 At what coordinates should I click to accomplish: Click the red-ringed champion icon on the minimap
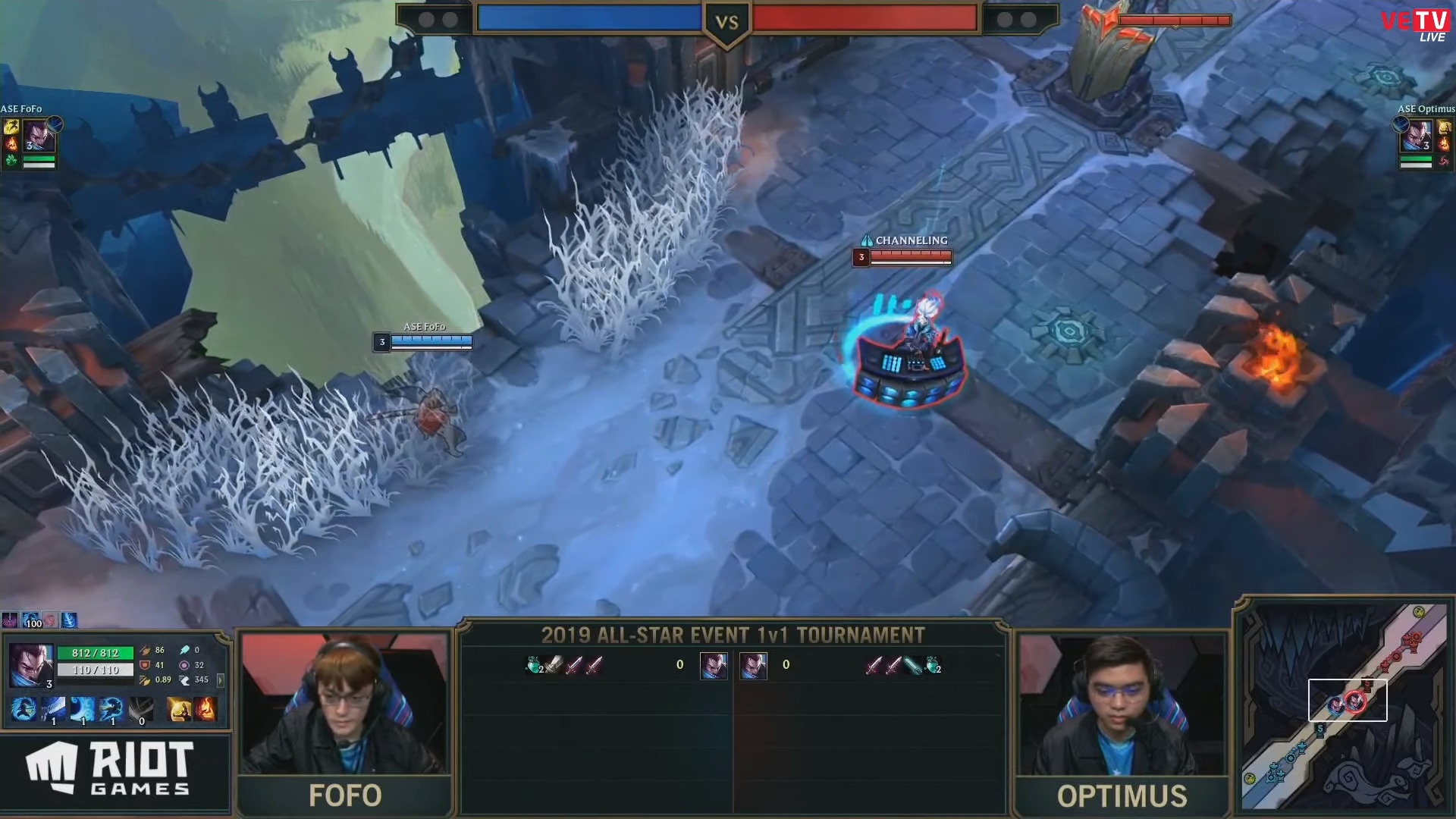click(1355, 701)
